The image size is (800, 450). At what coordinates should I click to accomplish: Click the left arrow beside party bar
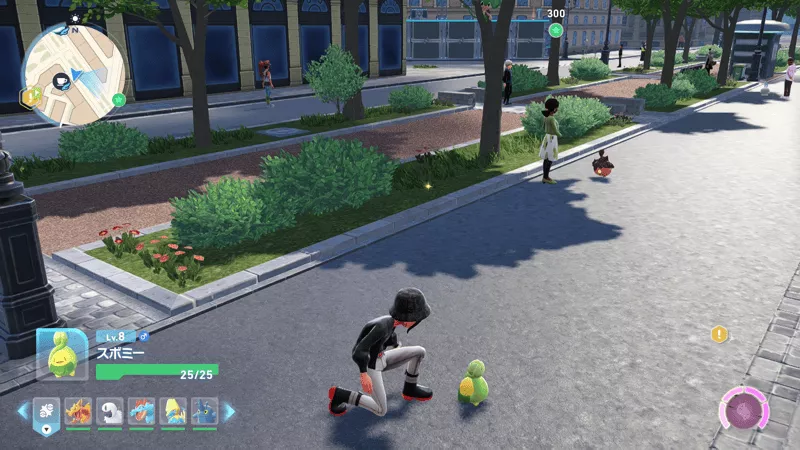pos(23,411)
